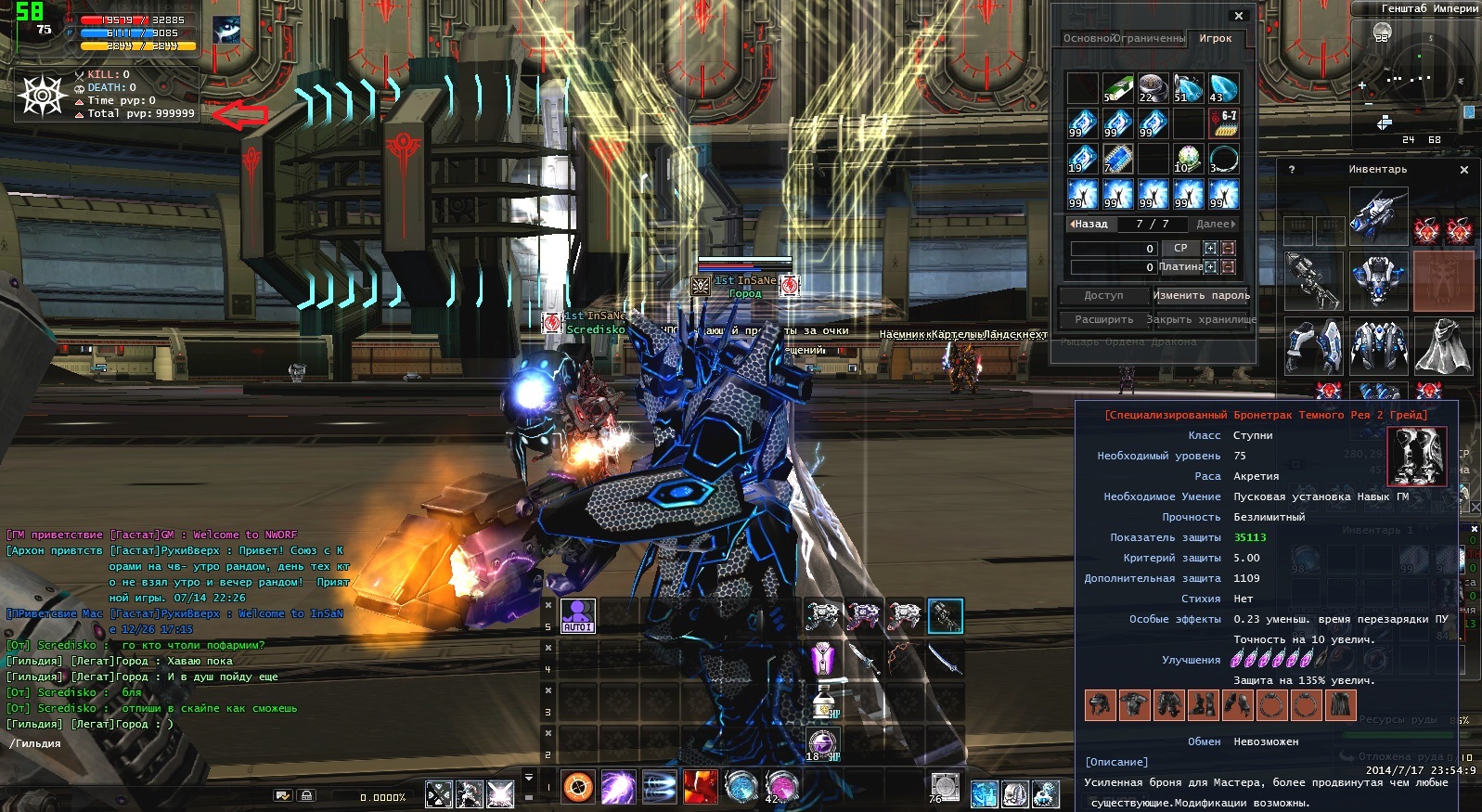The image size is (1482, 812).
Task: Activate the AUTO I hotbar skill
Action: (577, 615)
